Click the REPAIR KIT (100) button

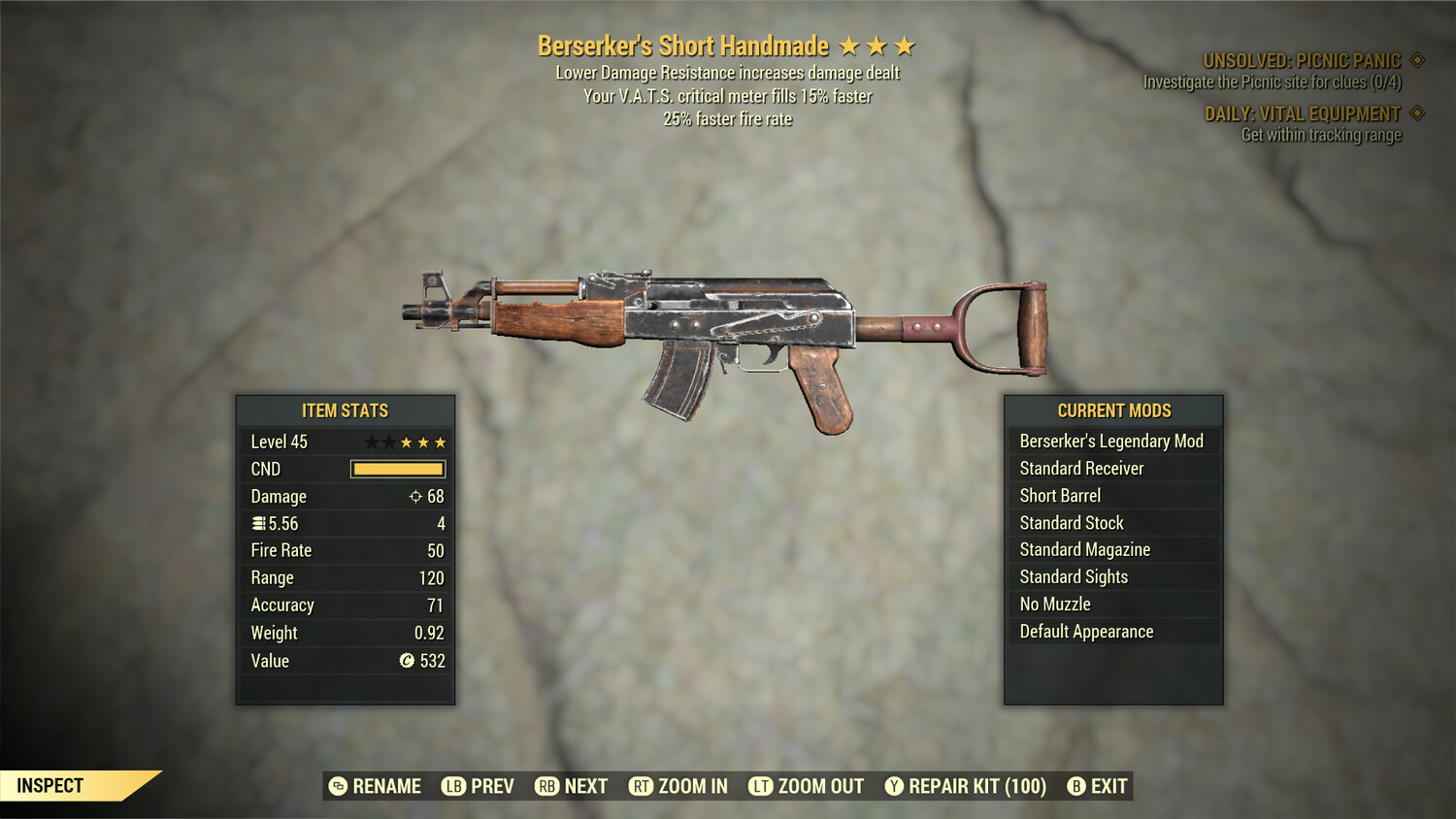pos(967,786)
